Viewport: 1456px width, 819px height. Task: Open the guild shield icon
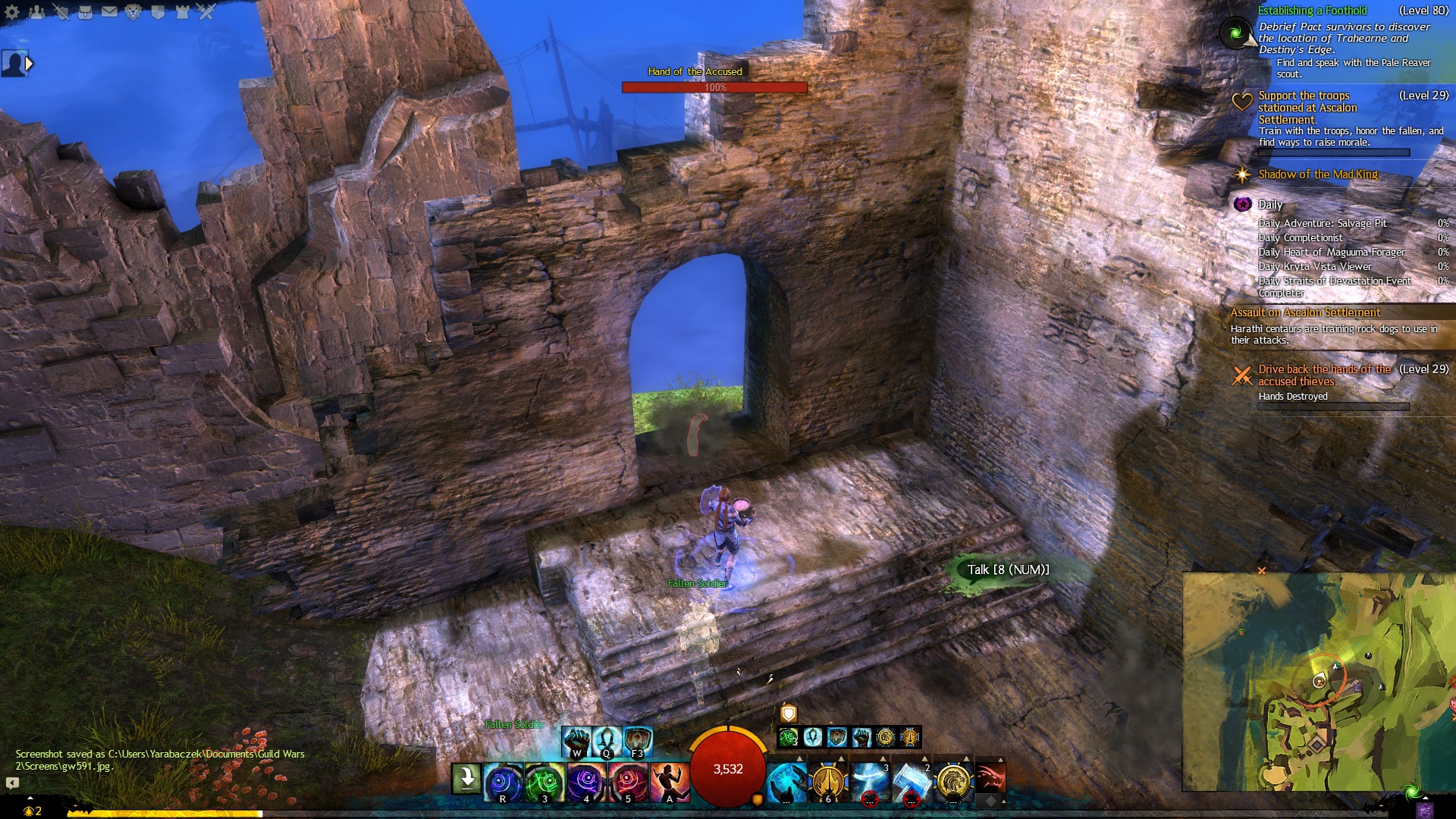tap(158, 11)
